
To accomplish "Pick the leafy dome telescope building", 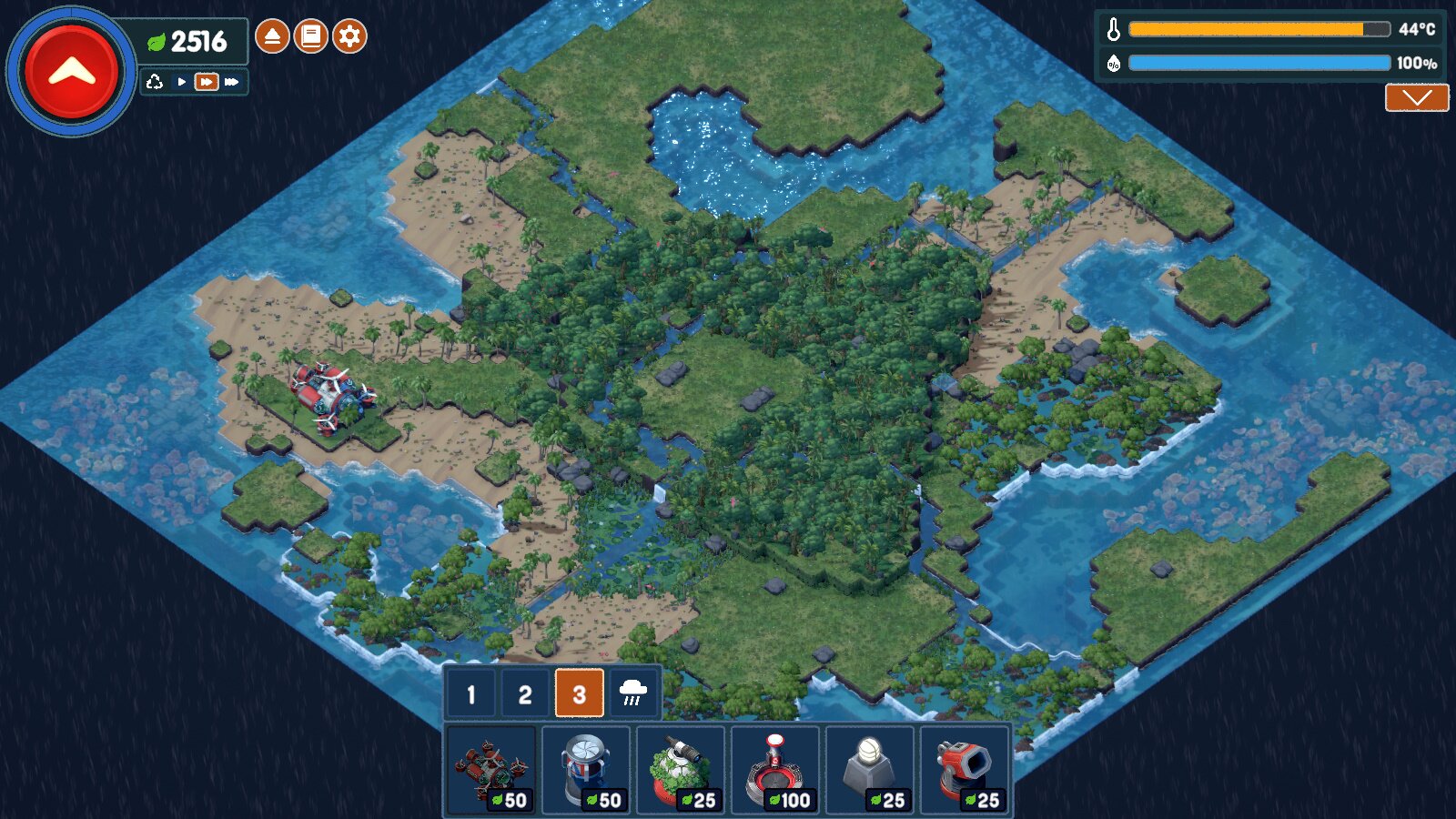I will coord(681,770).
